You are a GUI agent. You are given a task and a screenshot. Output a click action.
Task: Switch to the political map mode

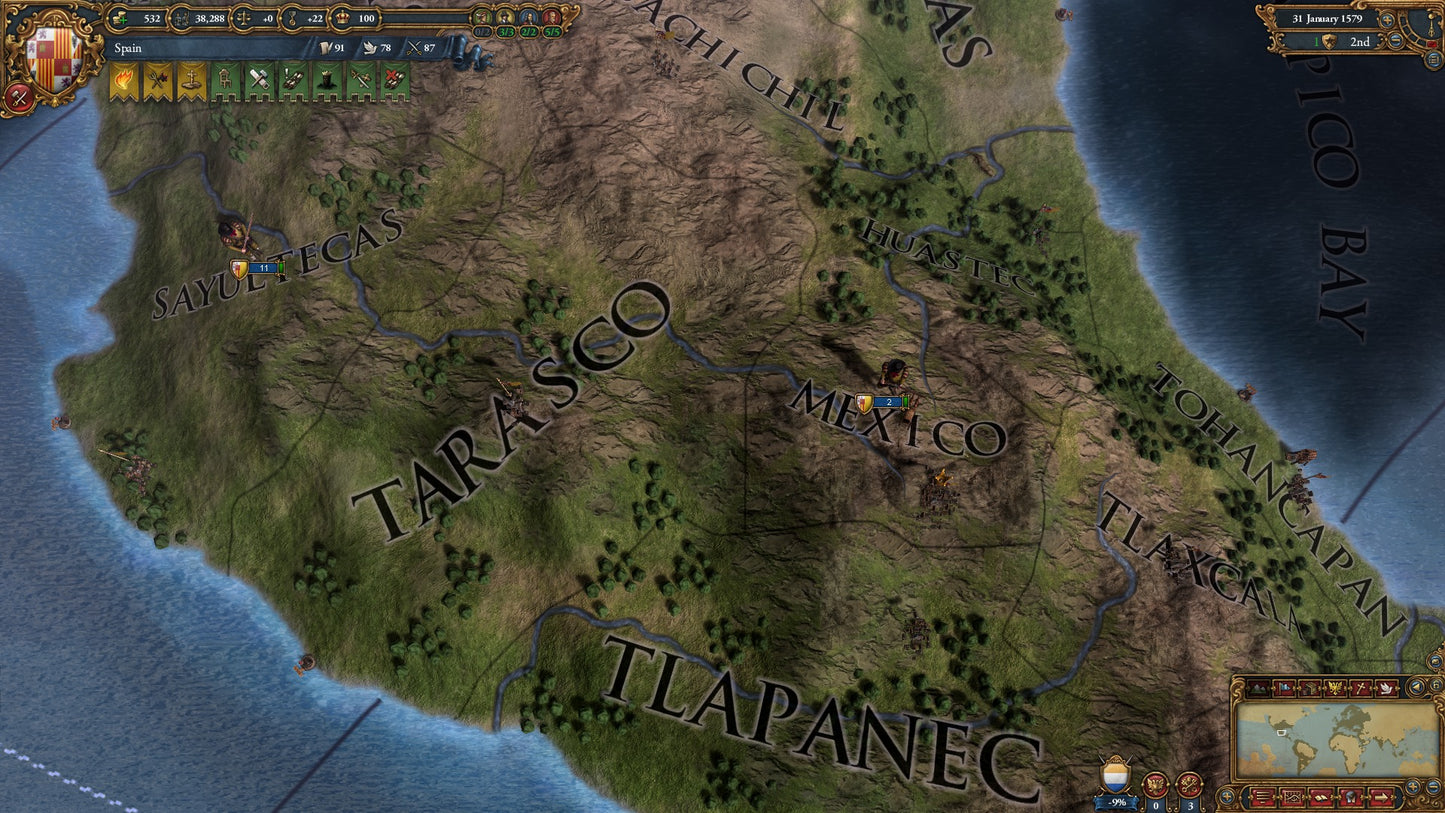point(1283,687)
